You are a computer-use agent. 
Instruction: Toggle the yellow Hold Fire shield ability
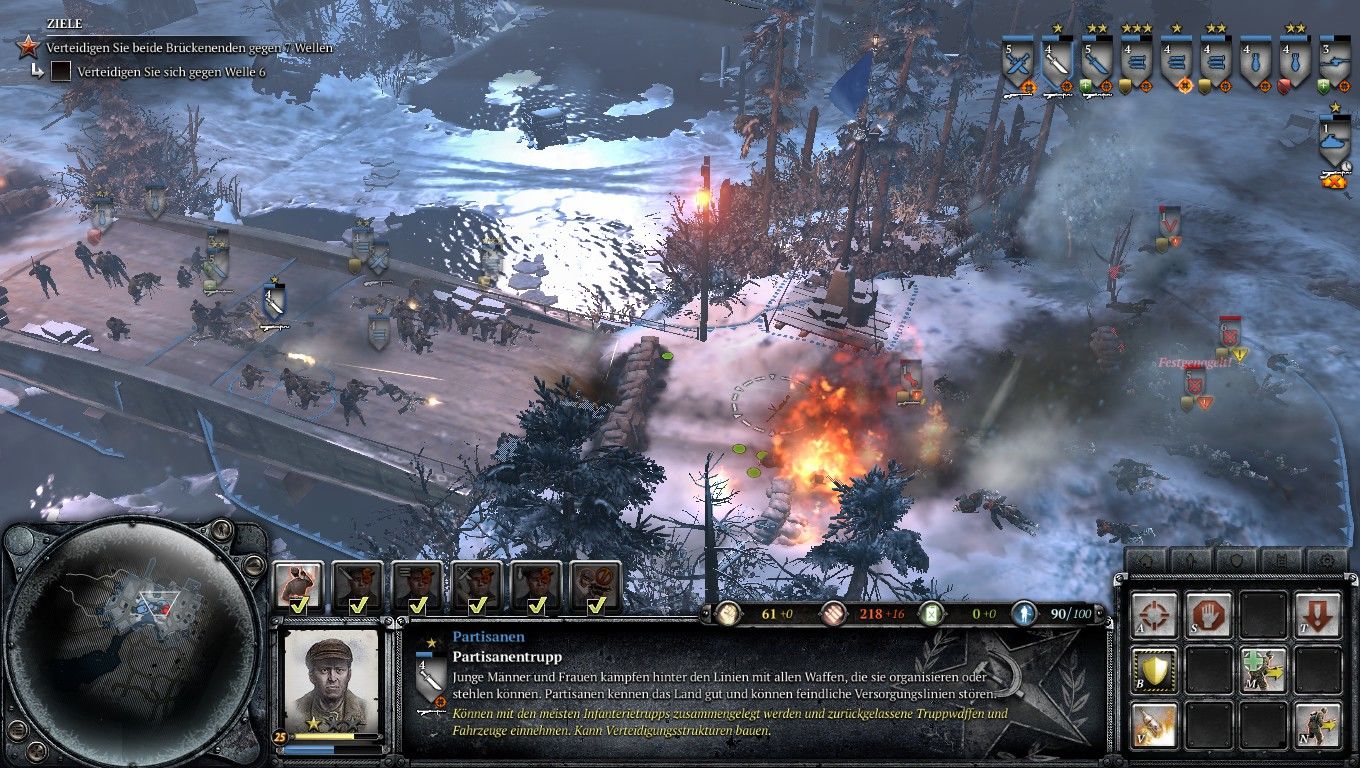(x=1155, y=669)
